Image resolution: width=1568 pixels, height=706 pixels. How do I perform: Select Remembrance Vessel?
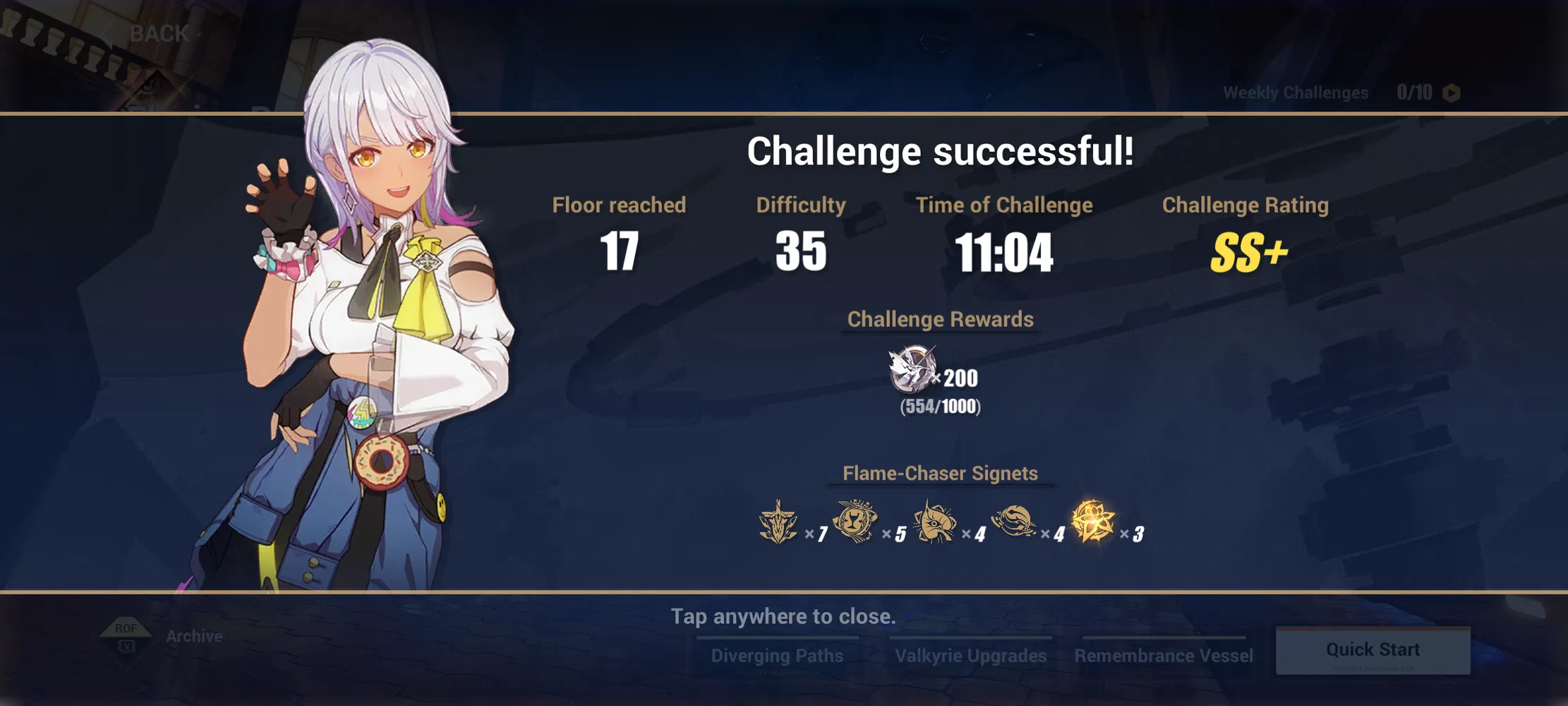pos(1163,655)
